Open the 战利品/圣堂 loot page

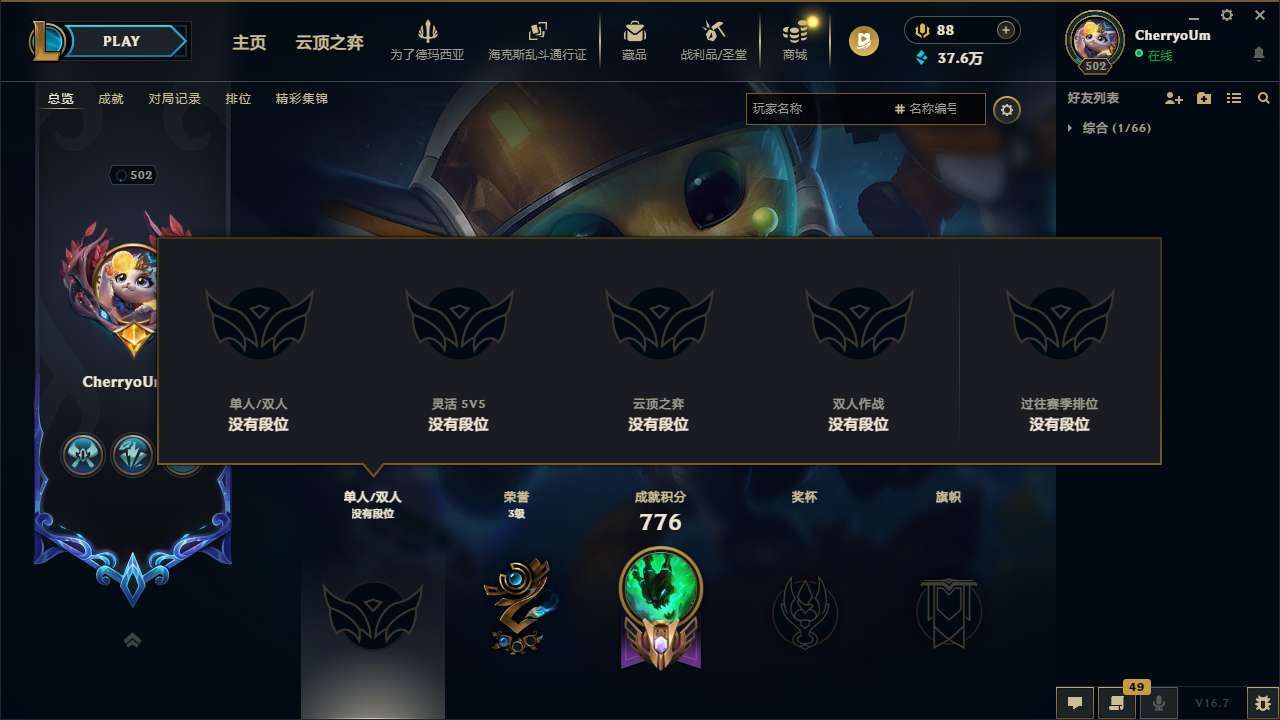pos(713,40)
